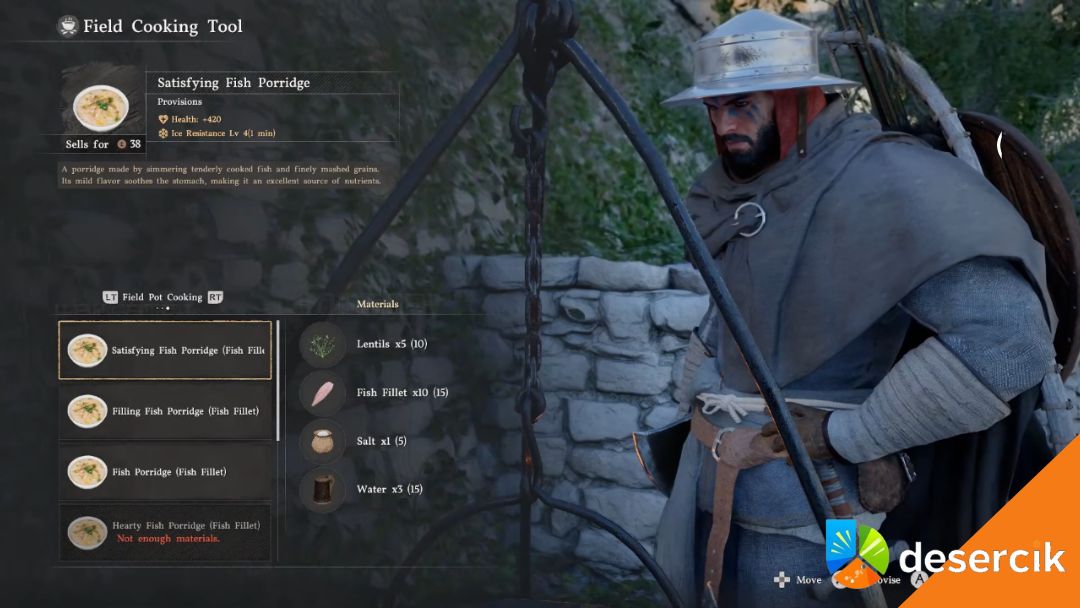1080x608 pixels.
Task: Open the Field Pot Cooking tab
Action: click(162, 297)
